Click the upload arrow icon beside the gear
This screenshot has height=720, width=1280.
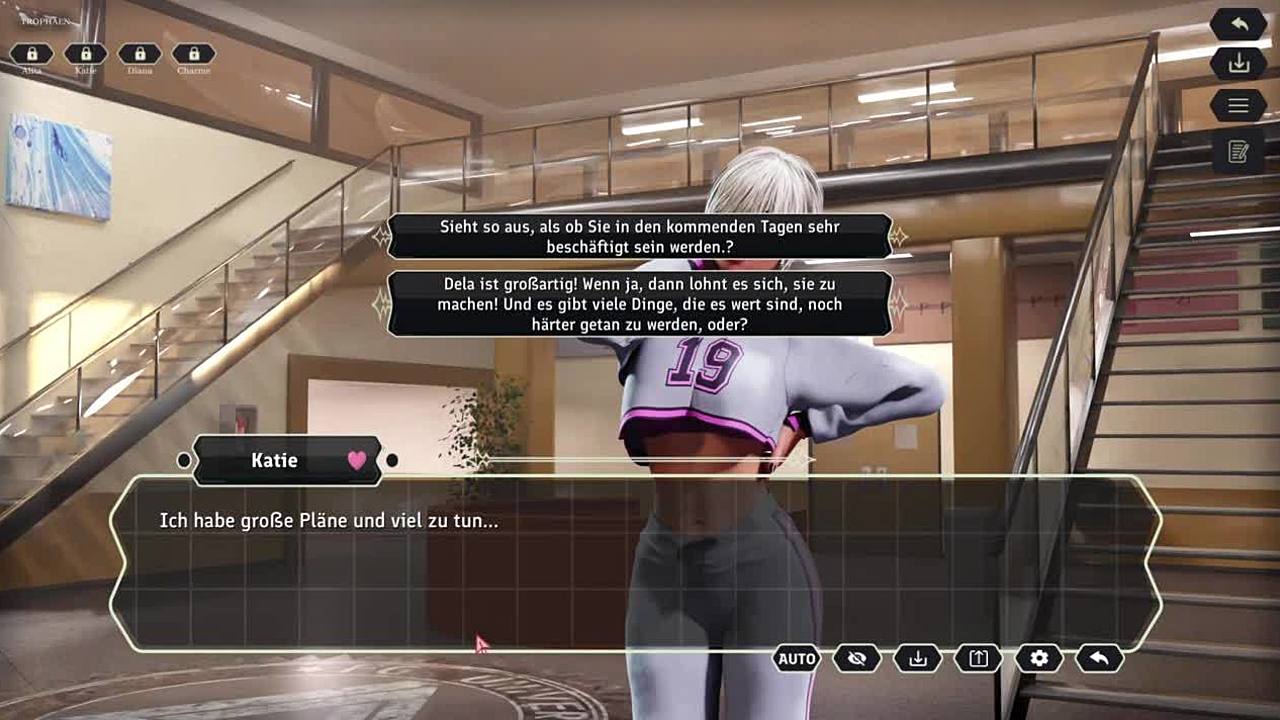(978, 658)
